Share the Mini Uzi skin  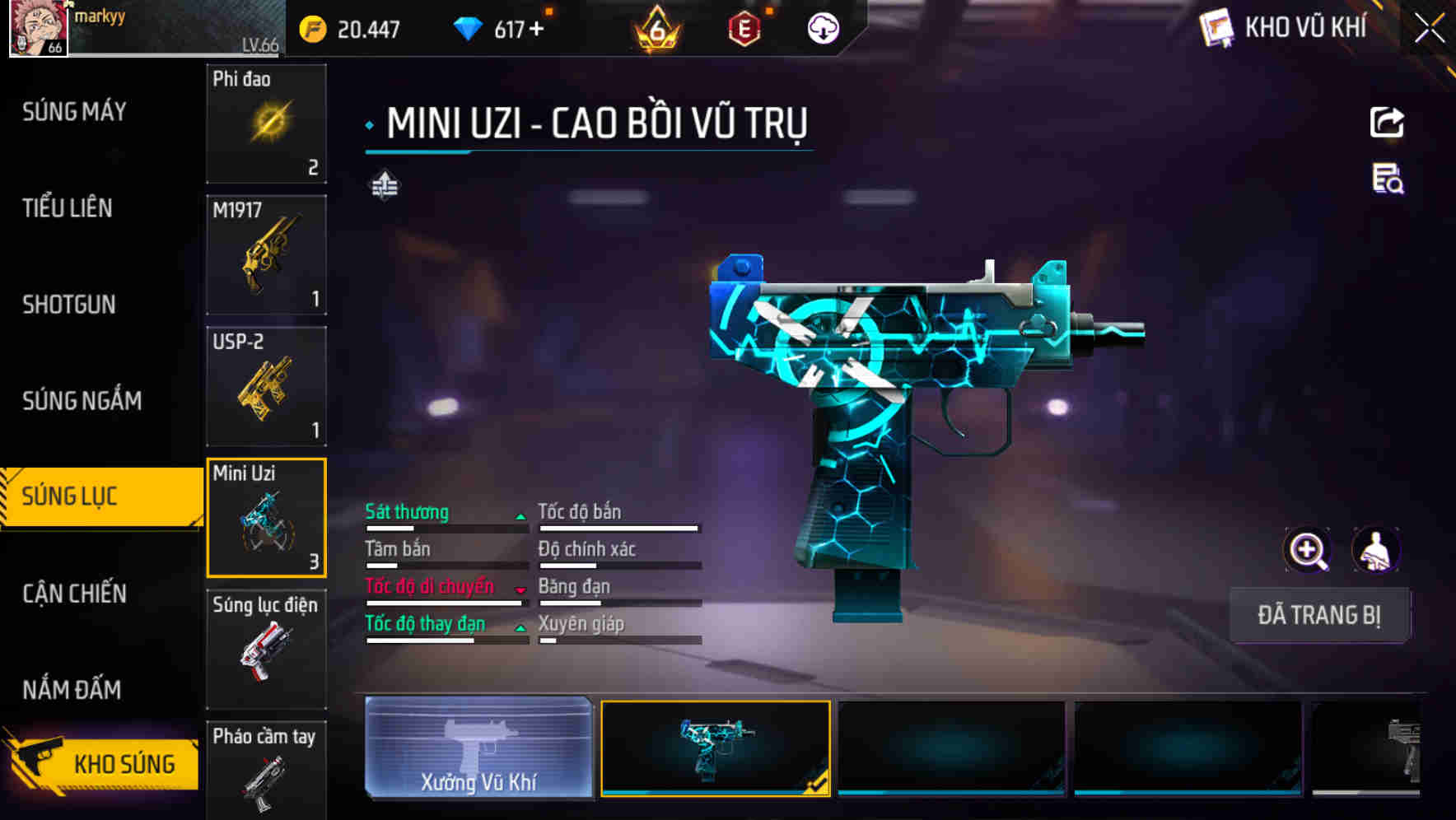[1387, 123]
